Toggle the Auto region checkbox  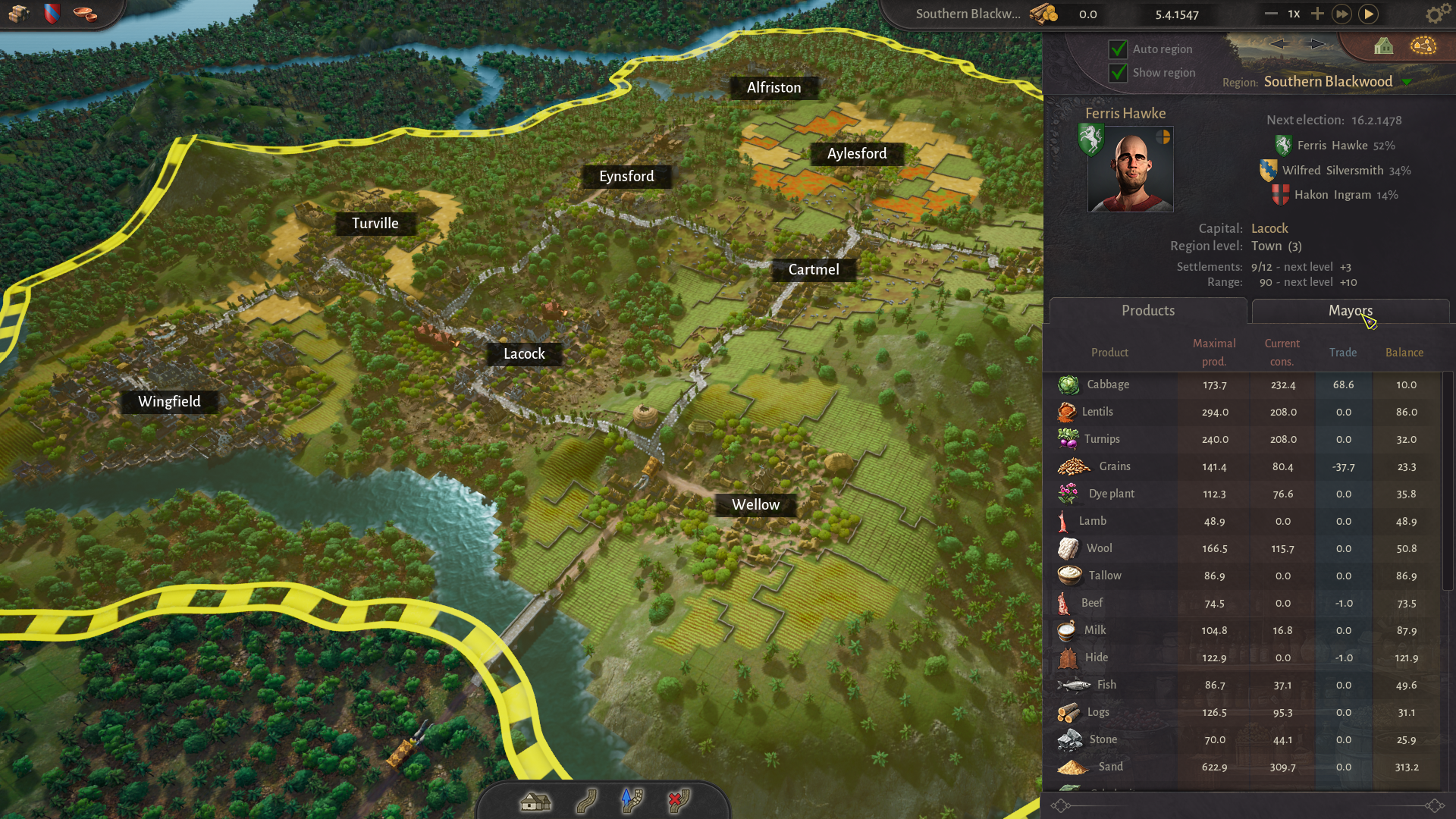tap(1118, 49)
